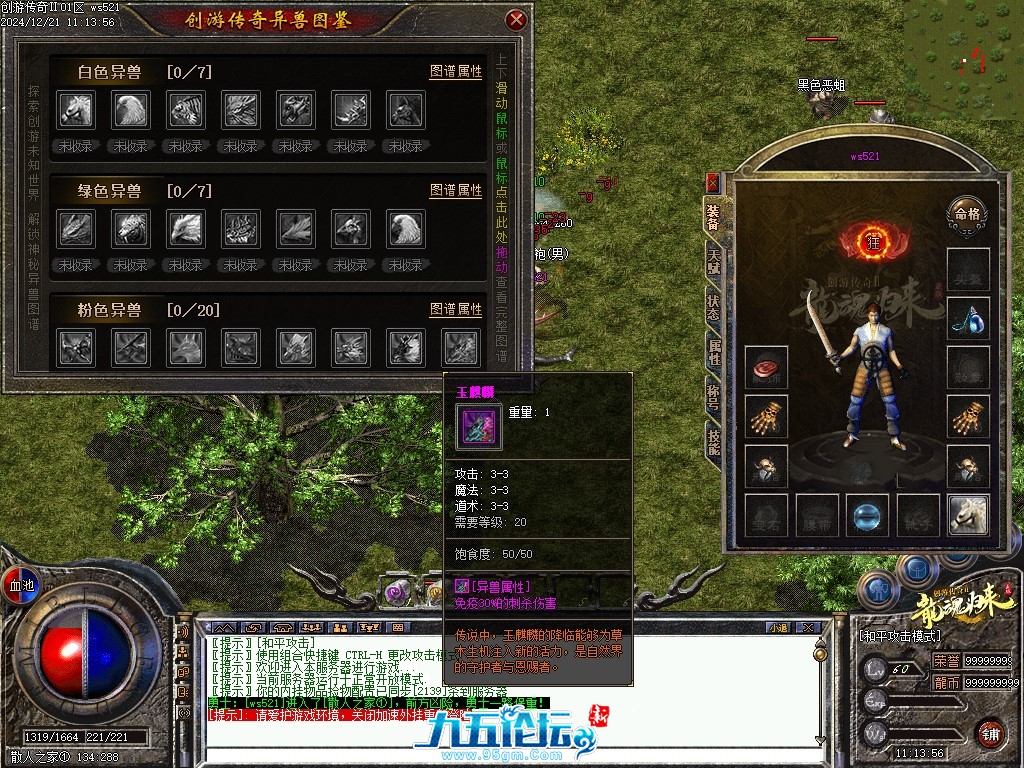Select the blue orb equipment slot
The height and width of the screenshot is (768, 1024).
pos(866,515)
